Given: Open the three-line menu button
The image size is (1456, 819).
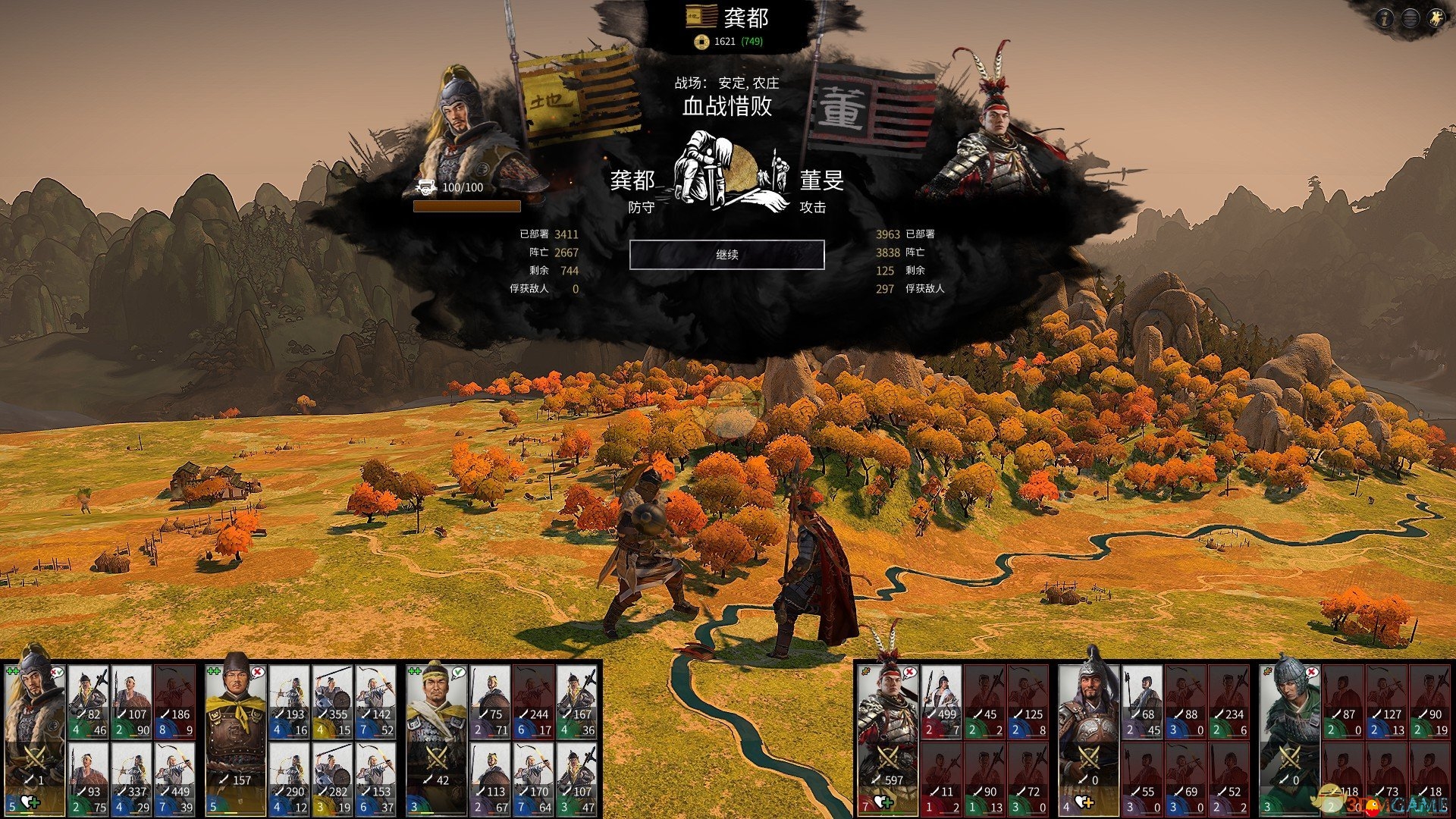Looking at the screenshot, I should click(x=1410, y=18).
